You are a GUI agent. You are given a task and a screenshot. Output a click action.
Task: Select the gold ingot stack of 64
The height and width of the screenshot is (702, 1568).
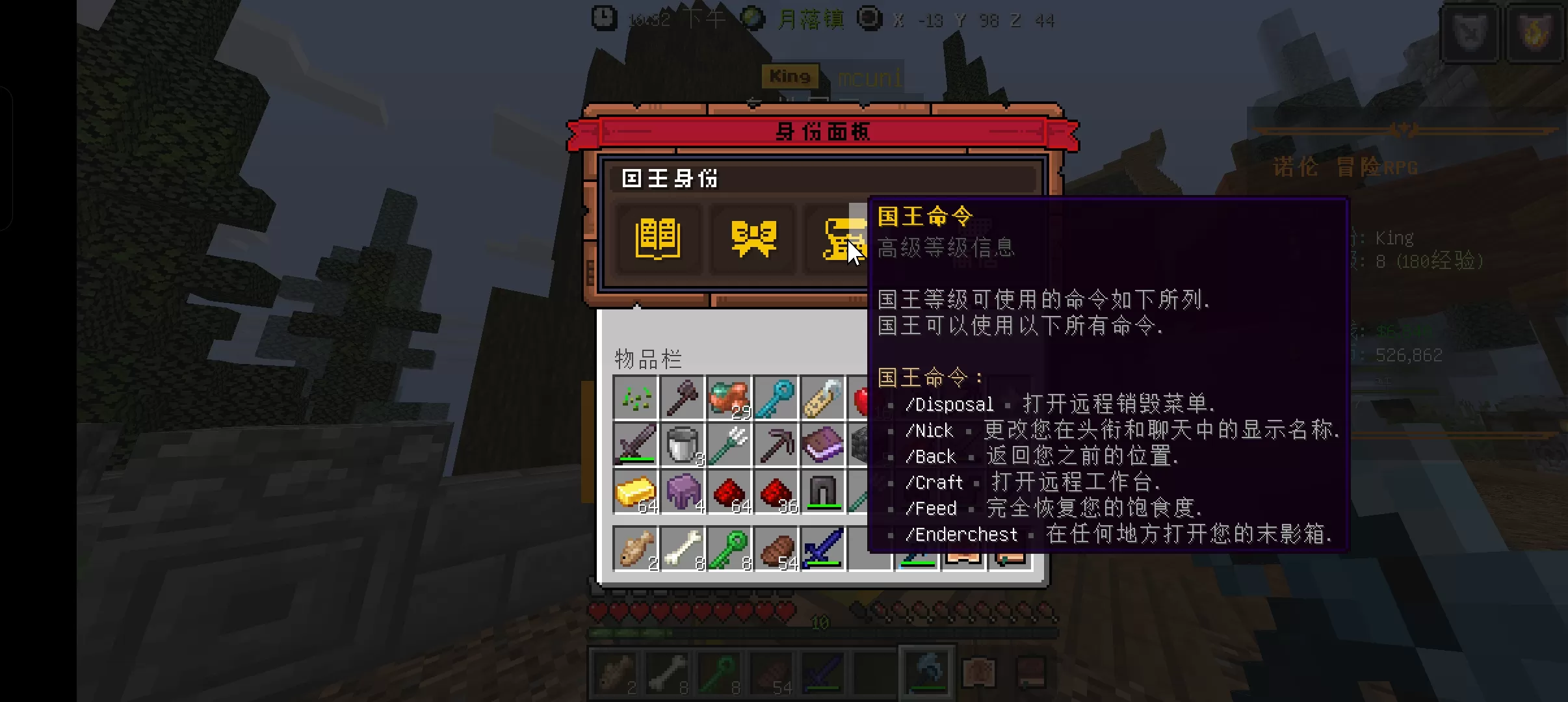pyautogui.click(x=635, y=492)
